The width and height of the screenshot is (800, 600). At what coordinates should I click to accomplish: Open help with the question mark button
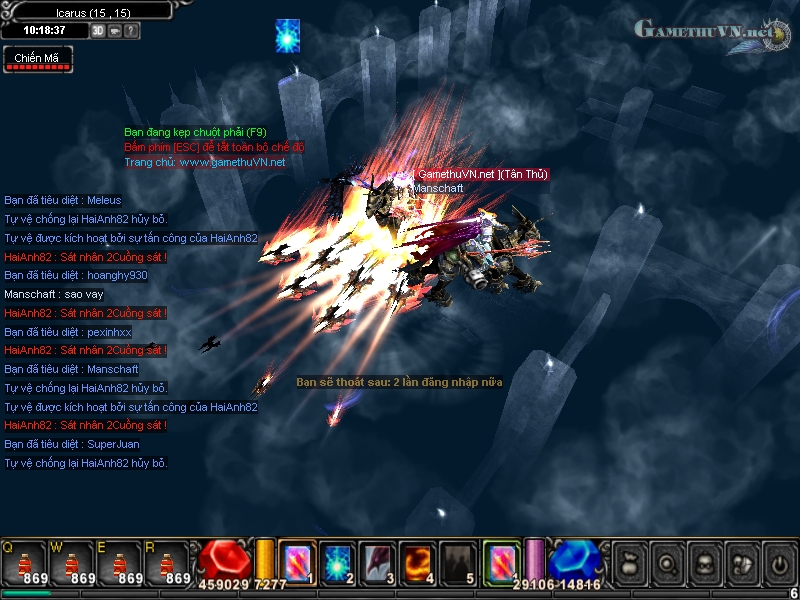132,31
